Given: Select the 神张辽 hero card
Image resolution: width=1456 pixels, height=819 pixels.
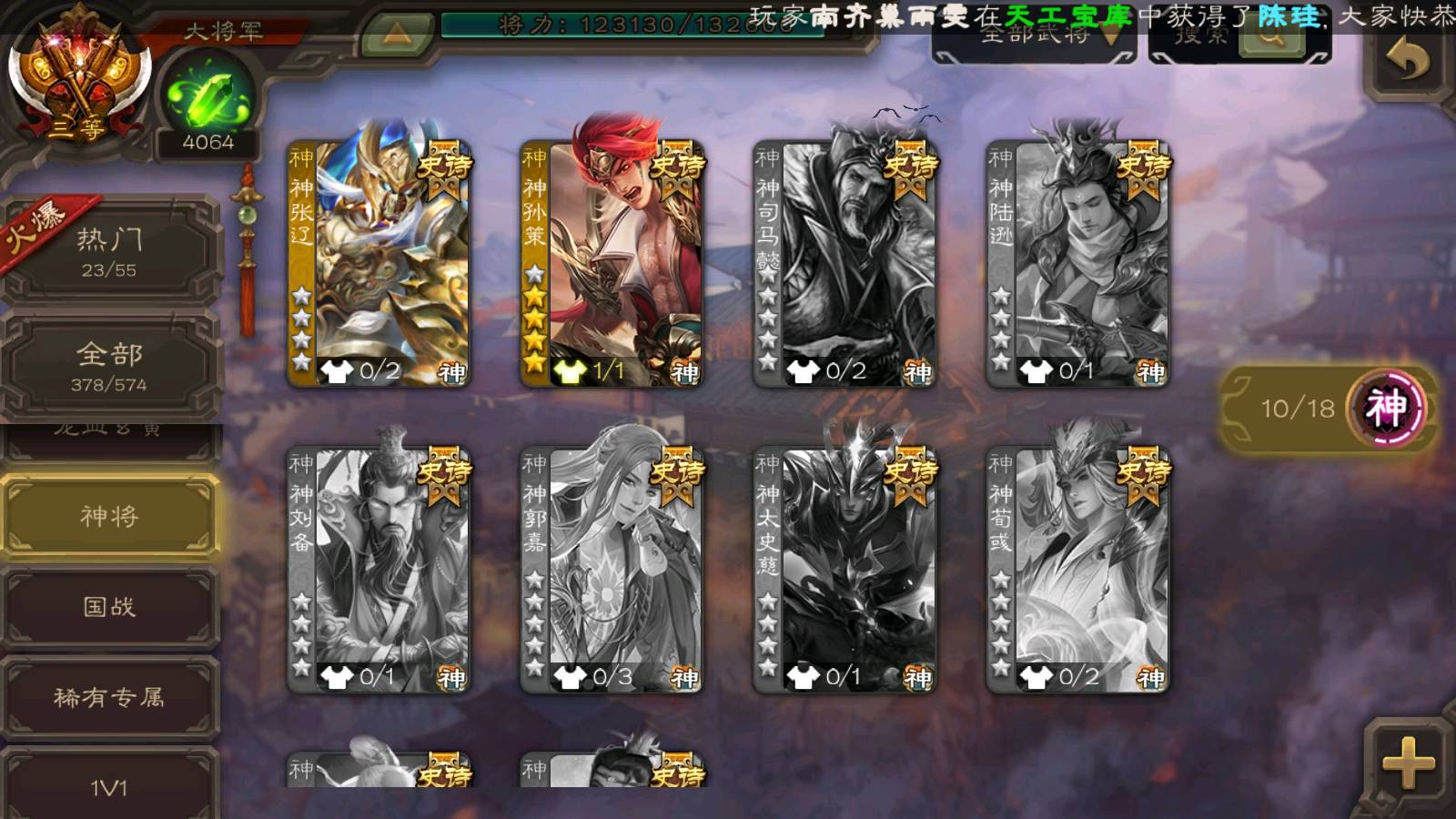Looking at the screenshot, I should click(x=379, y=264).
